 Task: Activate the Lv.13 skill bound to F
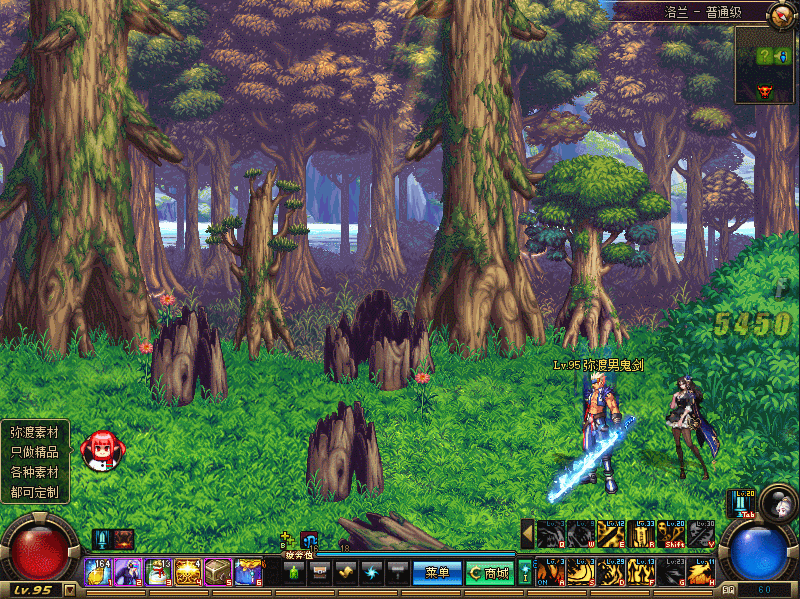click(641, 572)
